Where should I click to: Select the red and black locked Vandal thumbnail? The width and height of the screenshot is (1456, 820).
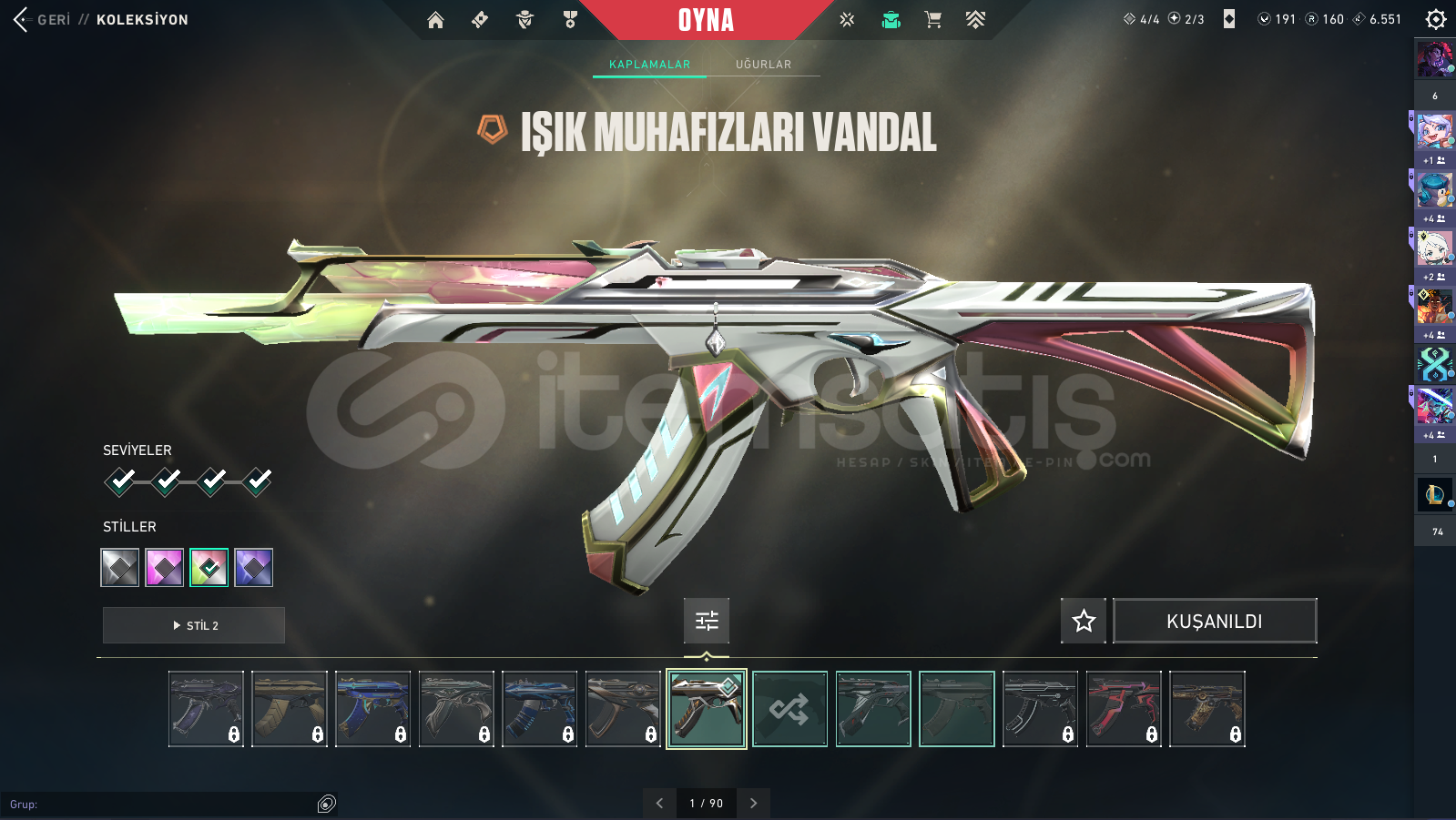click(1124, 709)
